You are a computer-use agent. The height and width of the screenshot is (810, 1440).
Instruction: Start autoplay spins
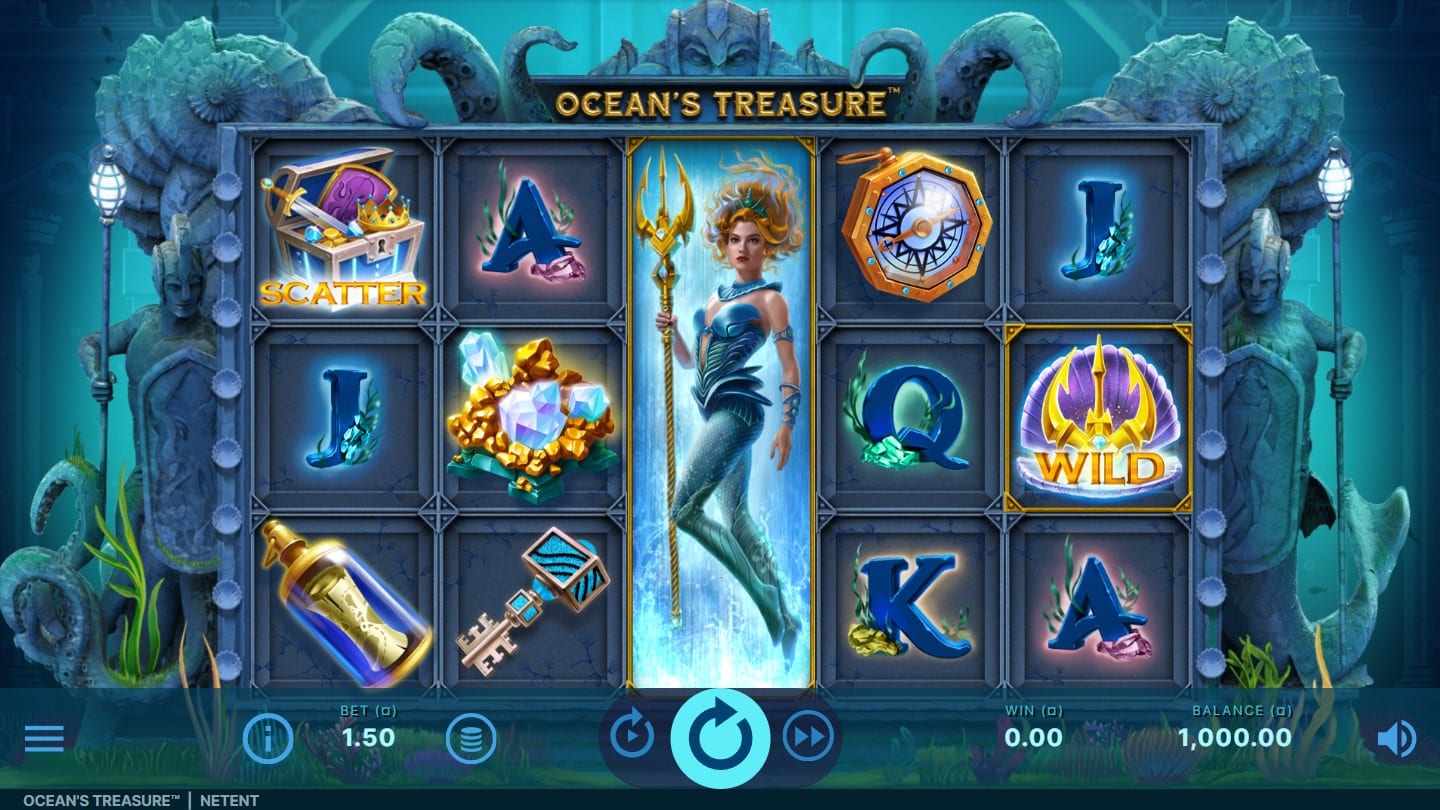(x=632, y=737)
